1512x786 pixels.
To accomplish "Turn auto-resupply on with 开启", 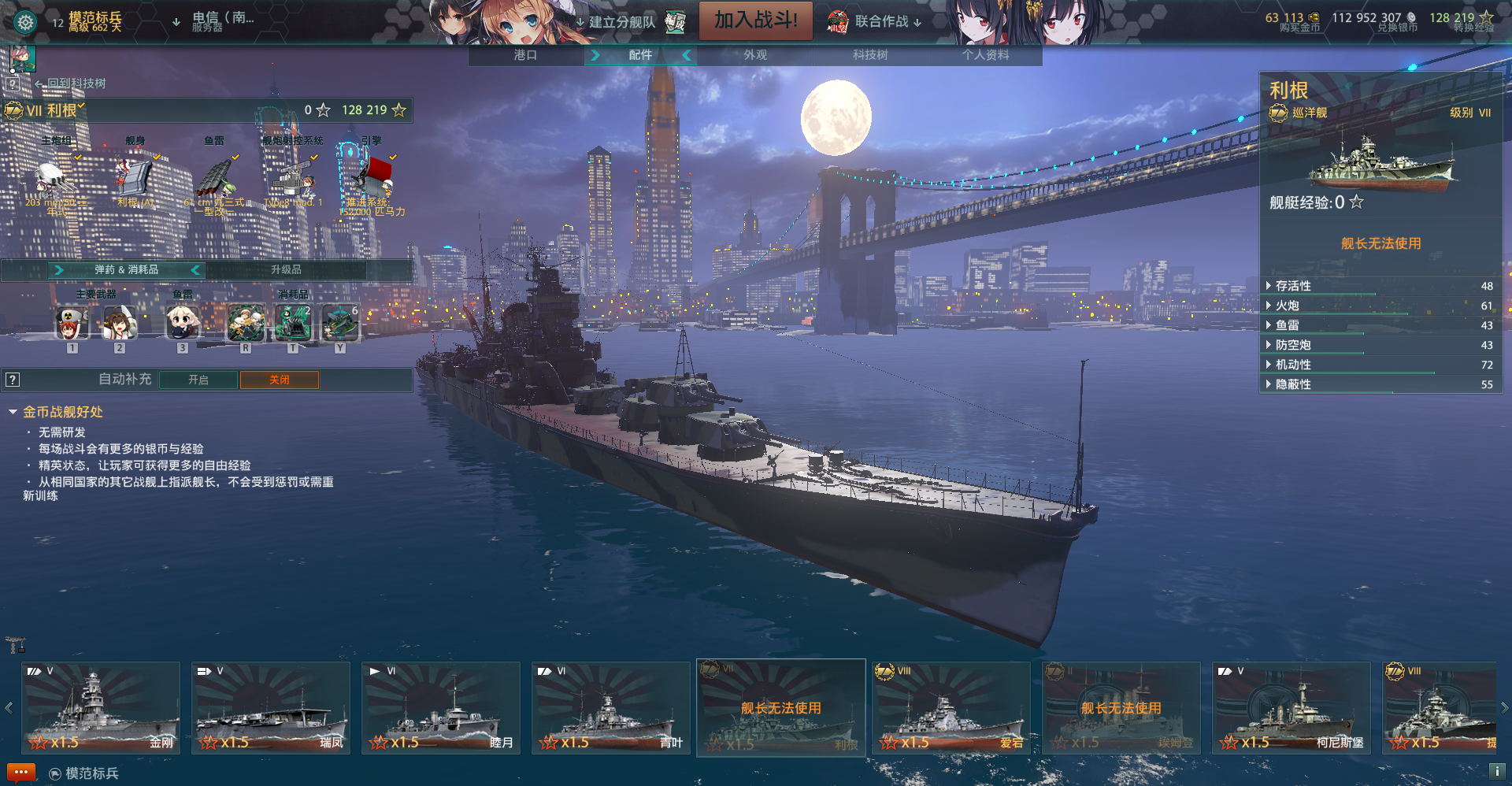I will [x=198, y=380].
